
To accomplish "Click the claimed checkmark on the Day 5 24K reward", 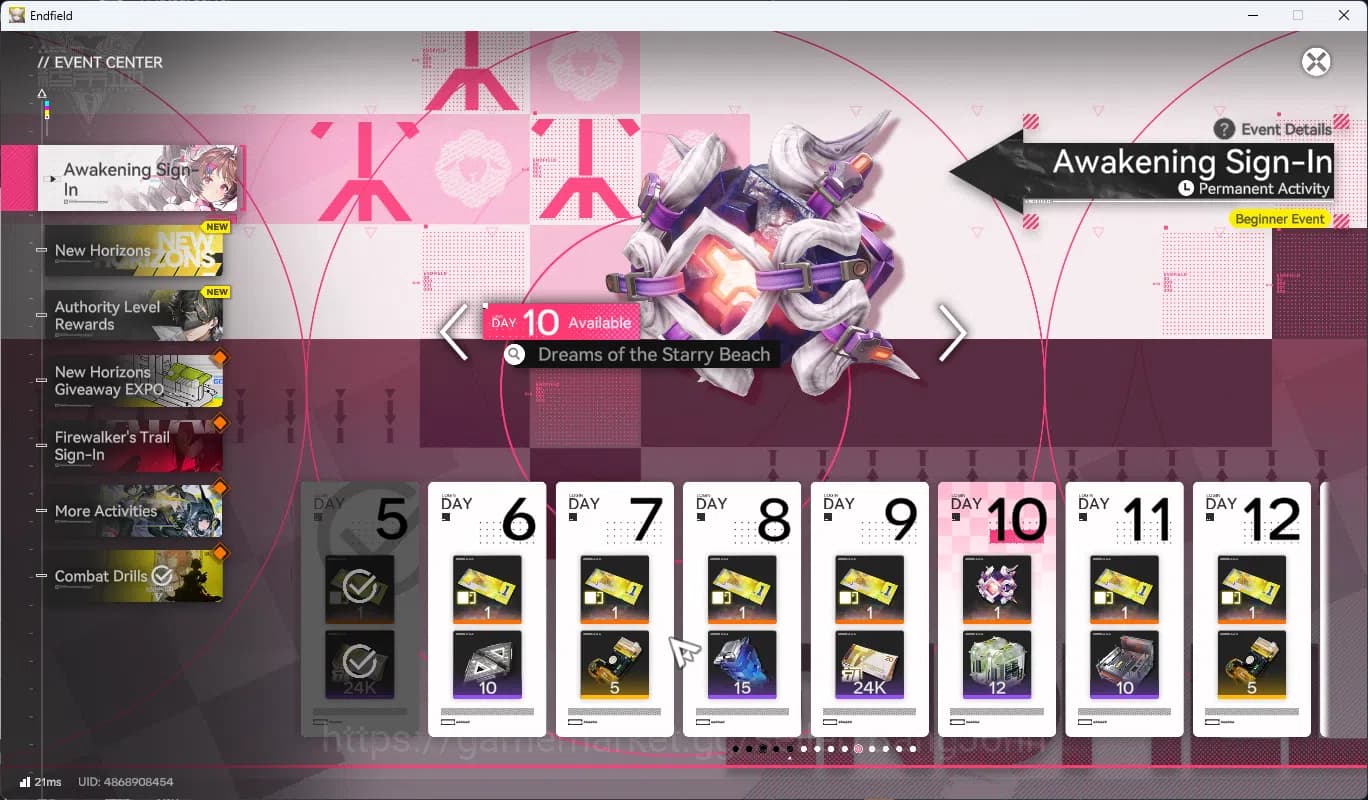I will [359, 661].
